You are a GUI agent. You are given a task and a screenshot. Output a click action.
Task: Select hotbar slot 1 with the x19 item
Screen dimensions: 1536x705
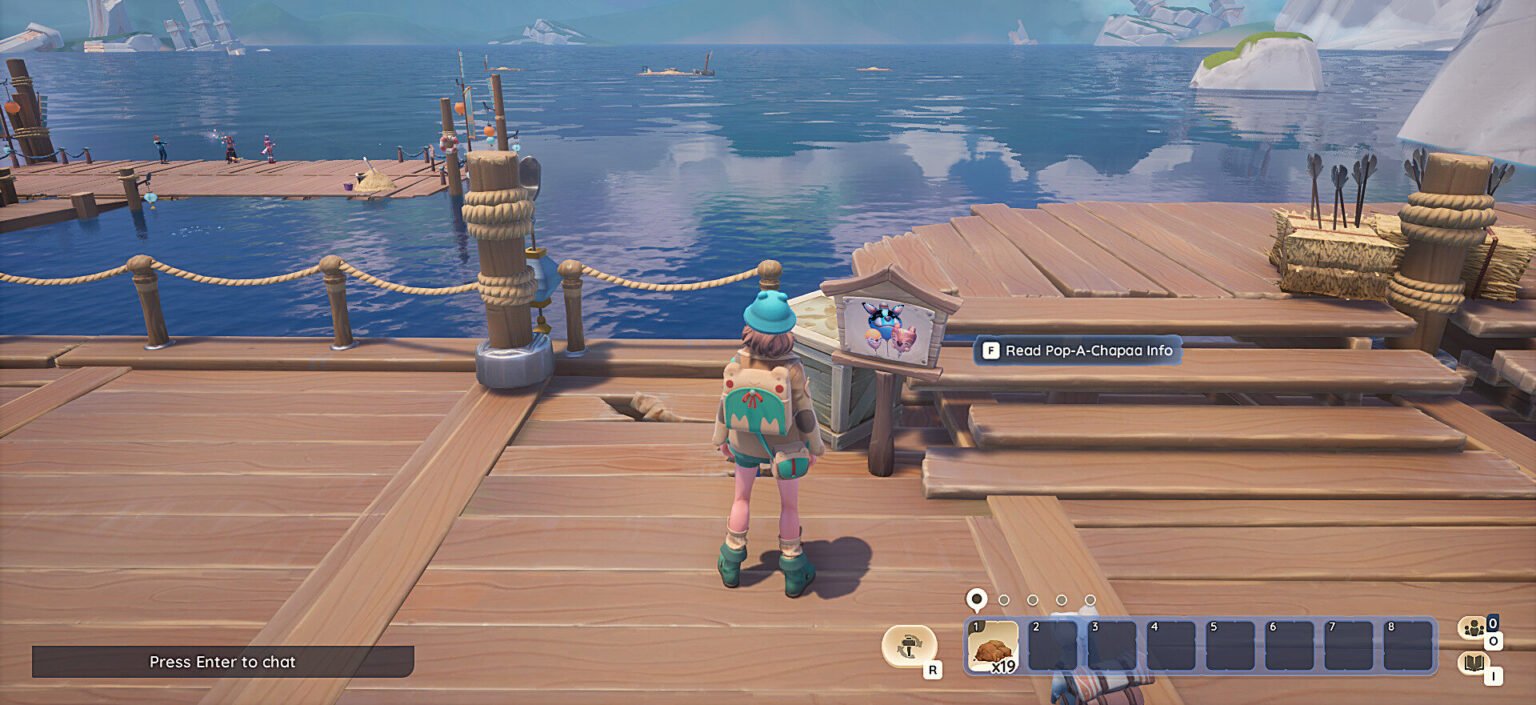[994, 646]
